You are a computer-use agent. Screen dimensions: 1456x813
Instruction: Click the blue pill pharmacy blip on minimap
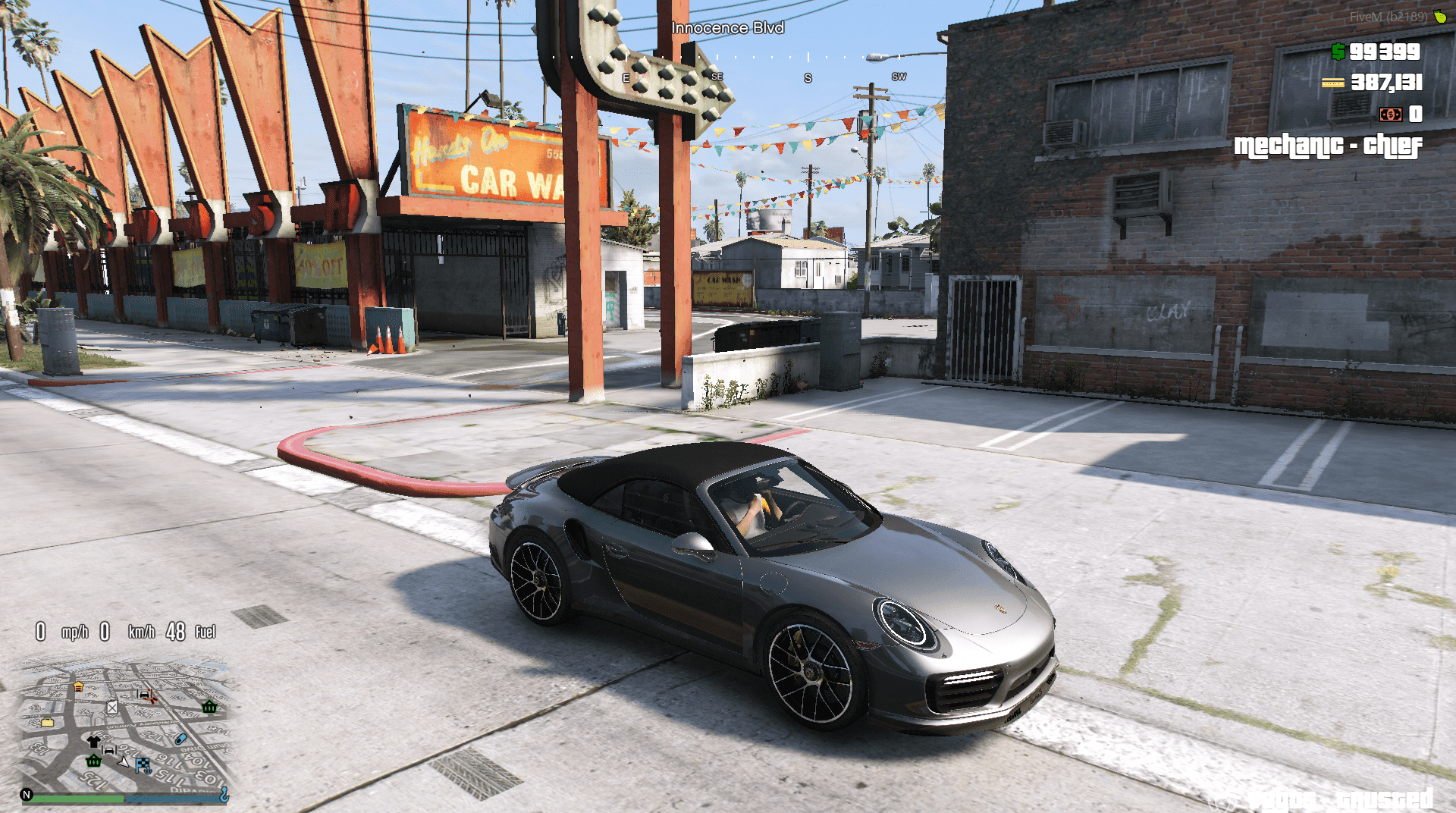[x=180, y=739]
